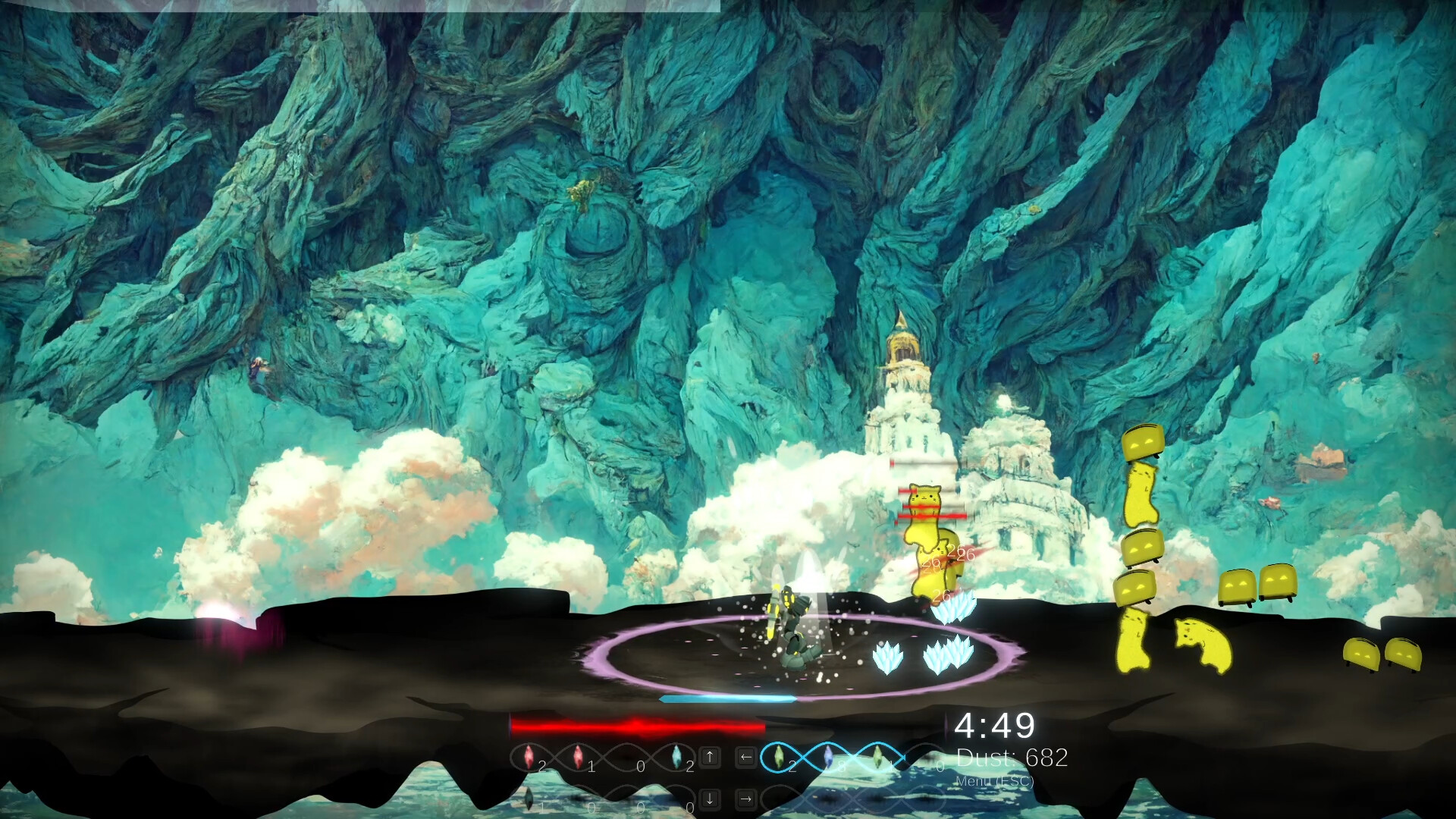Select the green crystal inside the blue loop
This screenshot has height=819, width=1456.
(x=779, y=755)
